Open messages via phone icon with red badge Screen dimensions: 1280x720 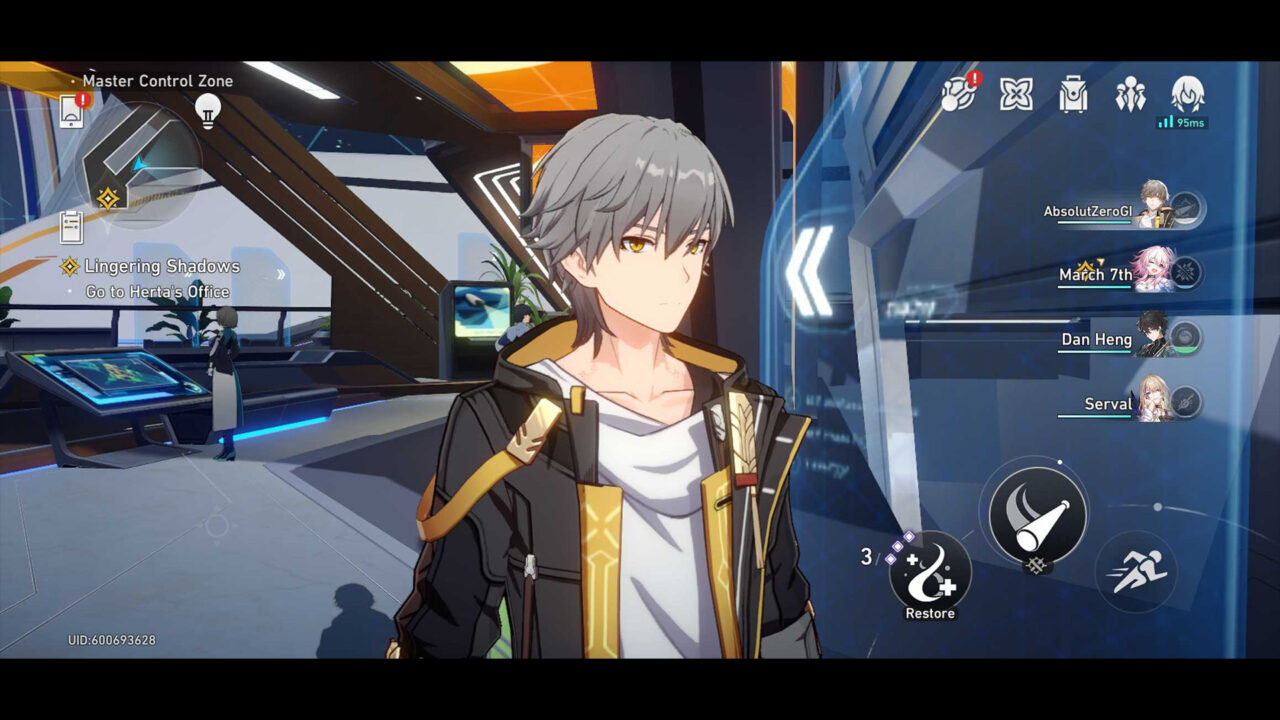click(x=71, y=113)
